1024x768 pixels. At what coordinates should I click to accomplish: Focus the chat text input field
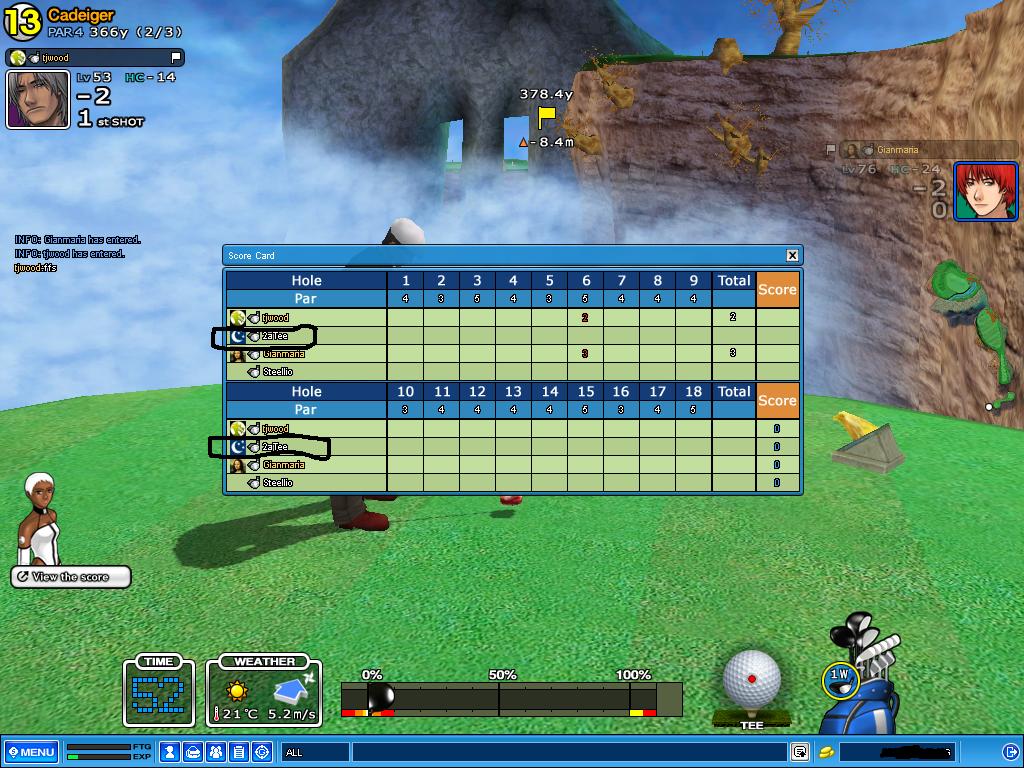pos(570,752)
